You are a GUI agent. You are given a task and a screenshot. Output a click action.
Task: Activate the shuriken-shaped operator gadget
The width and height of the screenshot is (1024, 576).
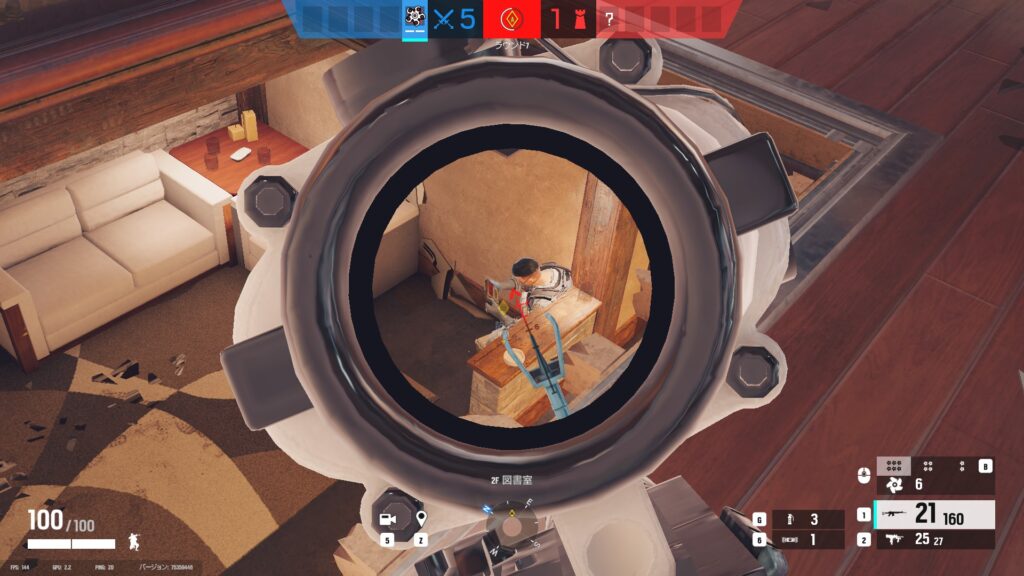point(894,485)
